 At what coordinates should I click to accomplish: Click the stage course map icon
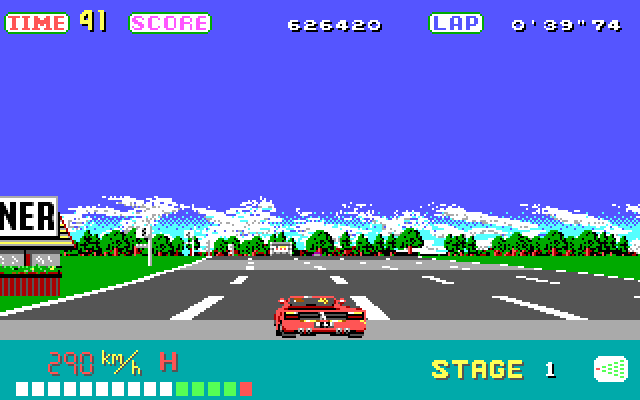coord(610,369)
